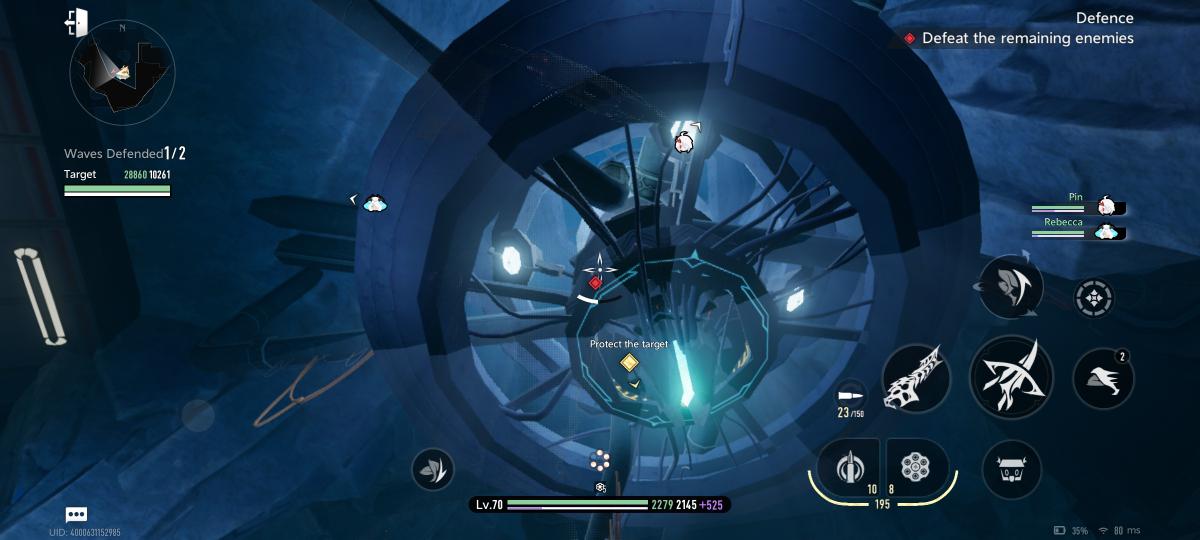The image size is (1200, 540).
Task: Use the revolver cylinder skill showing 8
Action: (914, 467)
